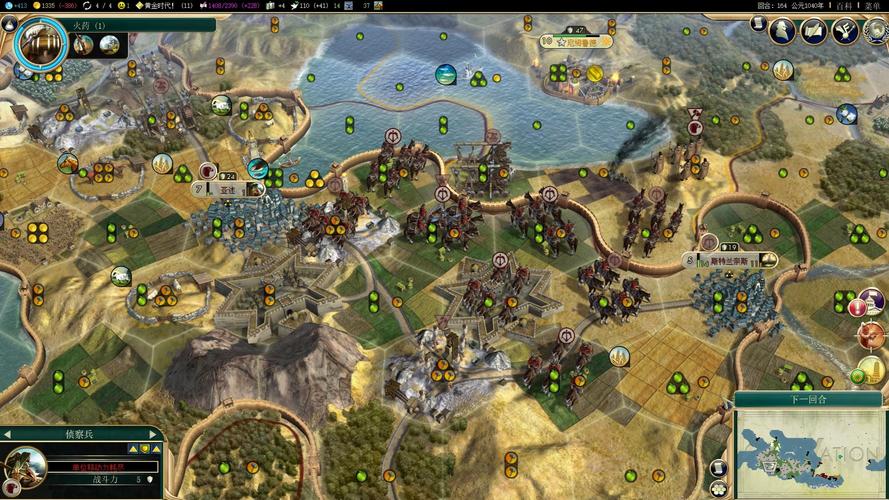889x500 pixels.
Task: Click the scout unit portrait
Action: (x=24, y=467)
